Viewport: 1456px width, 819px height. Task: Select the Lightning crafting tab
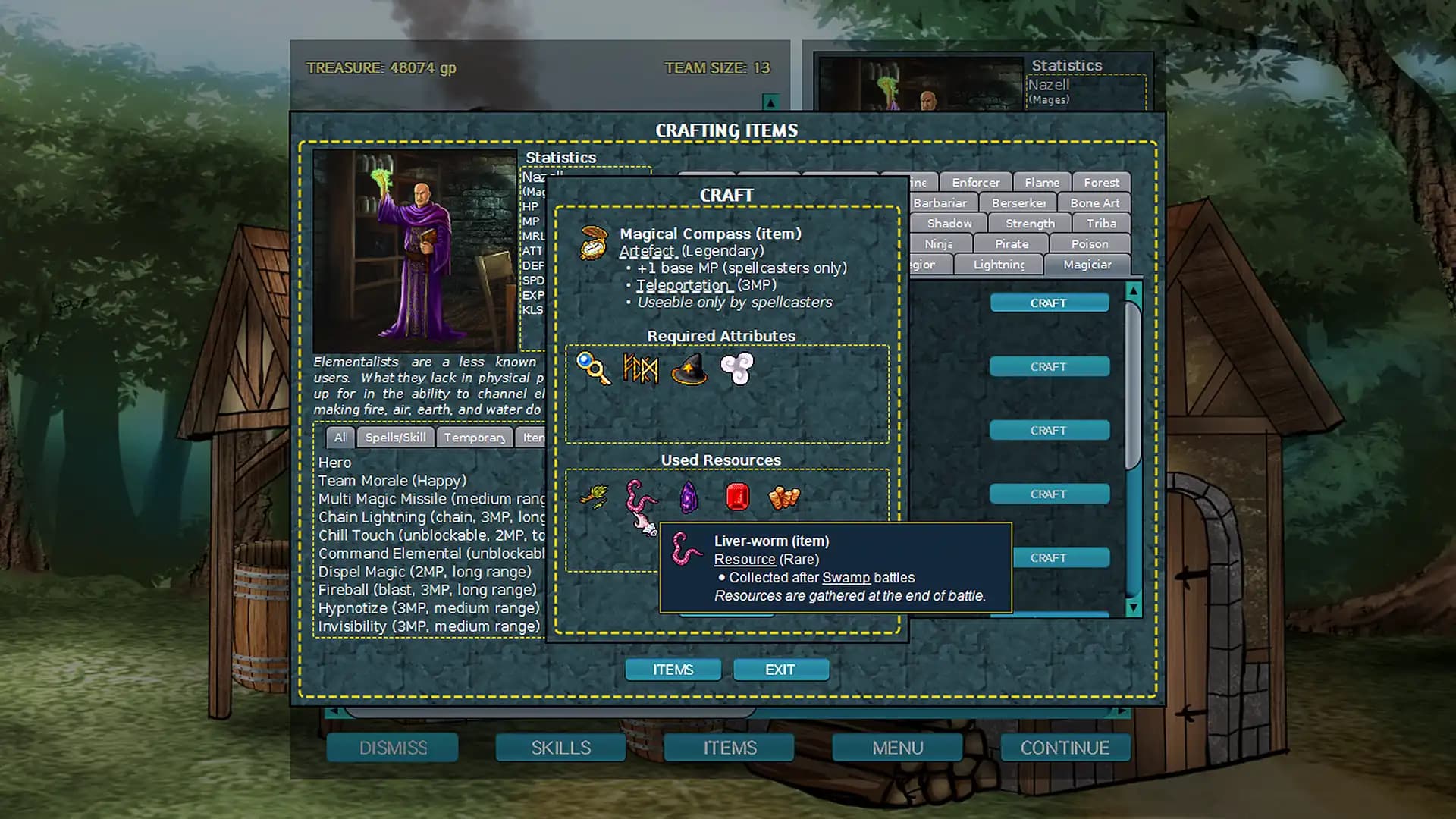tap(998, 265)
